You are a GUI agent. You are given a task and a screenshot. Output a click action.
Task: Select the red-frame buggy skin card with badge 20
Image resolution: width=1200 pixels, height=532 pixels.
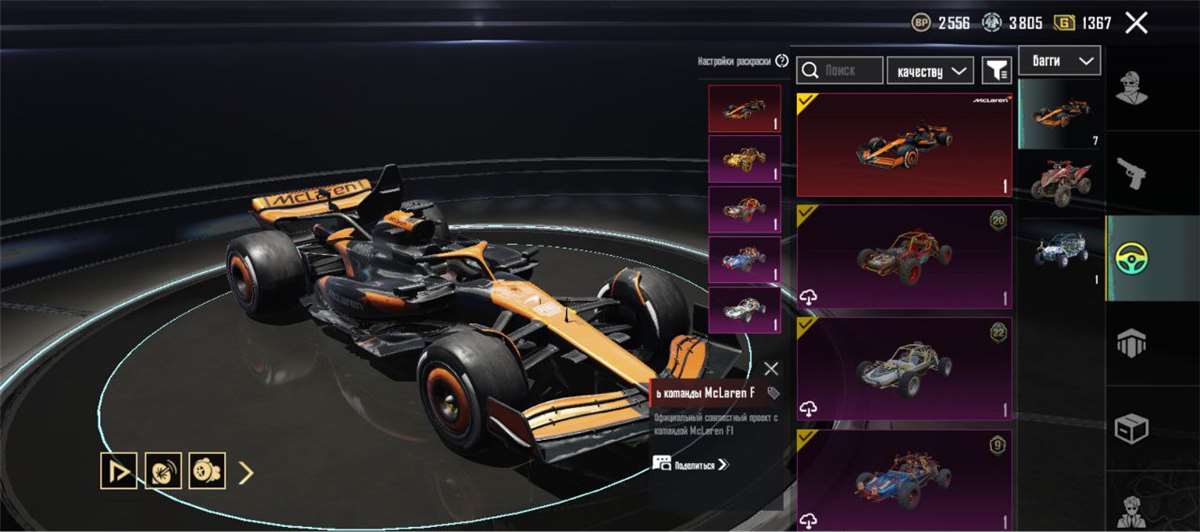click(903, 257)
